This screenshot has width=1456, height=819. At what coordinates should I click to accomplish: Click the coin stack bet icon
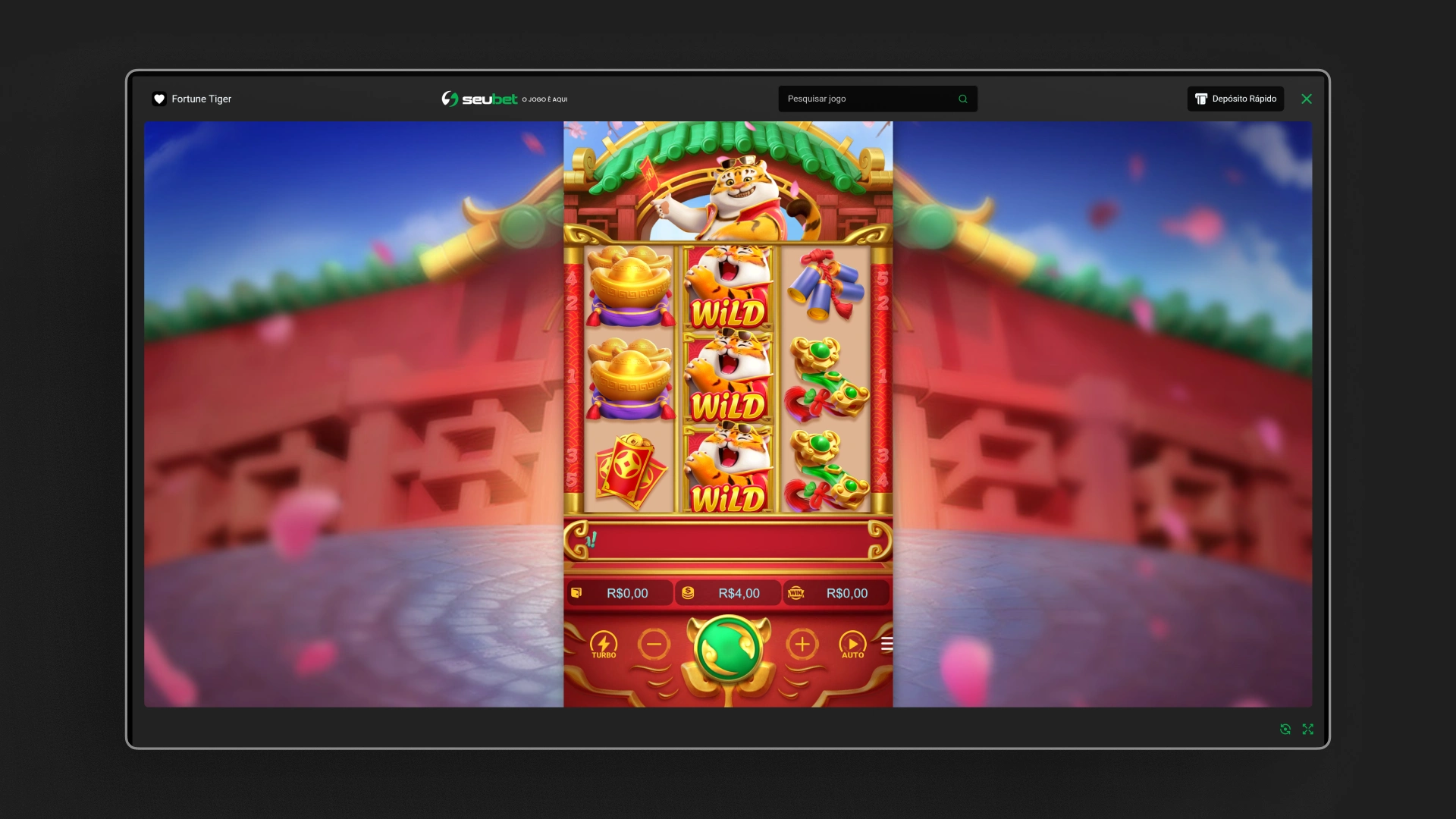click(689, 593)
